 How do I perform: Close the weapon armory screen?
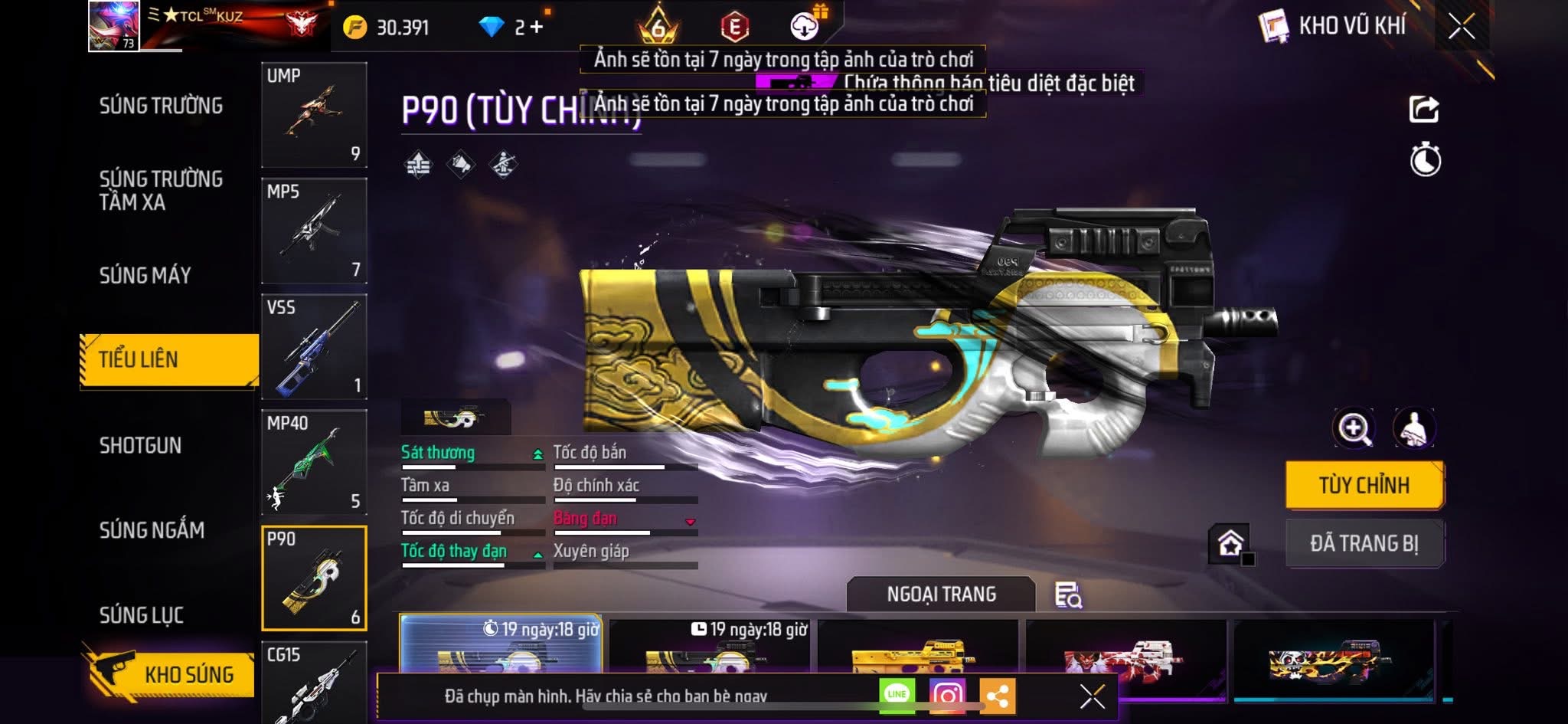[x=1461, y=27]
